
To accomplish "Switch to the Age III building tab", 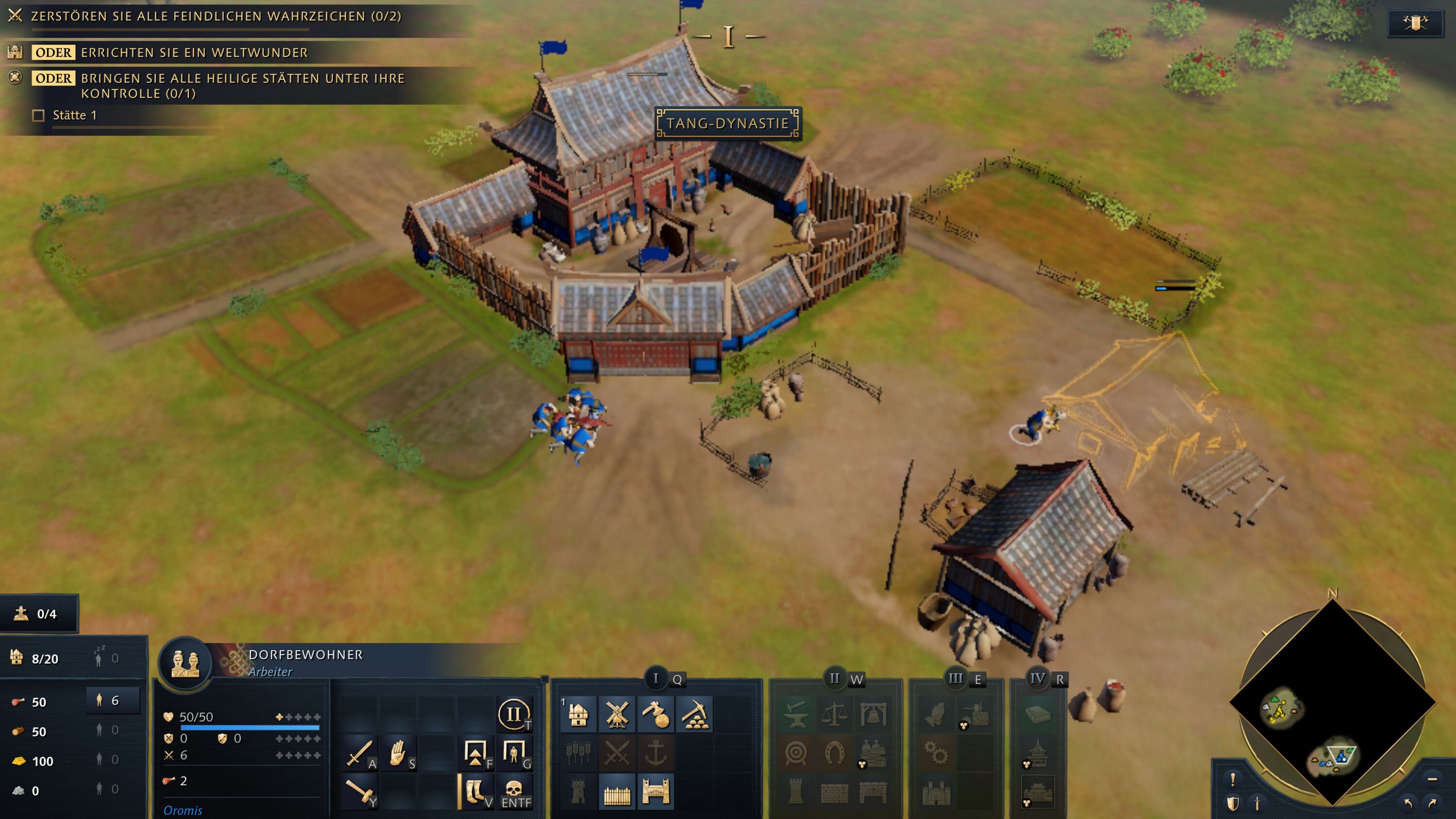I will pos(956,678).
